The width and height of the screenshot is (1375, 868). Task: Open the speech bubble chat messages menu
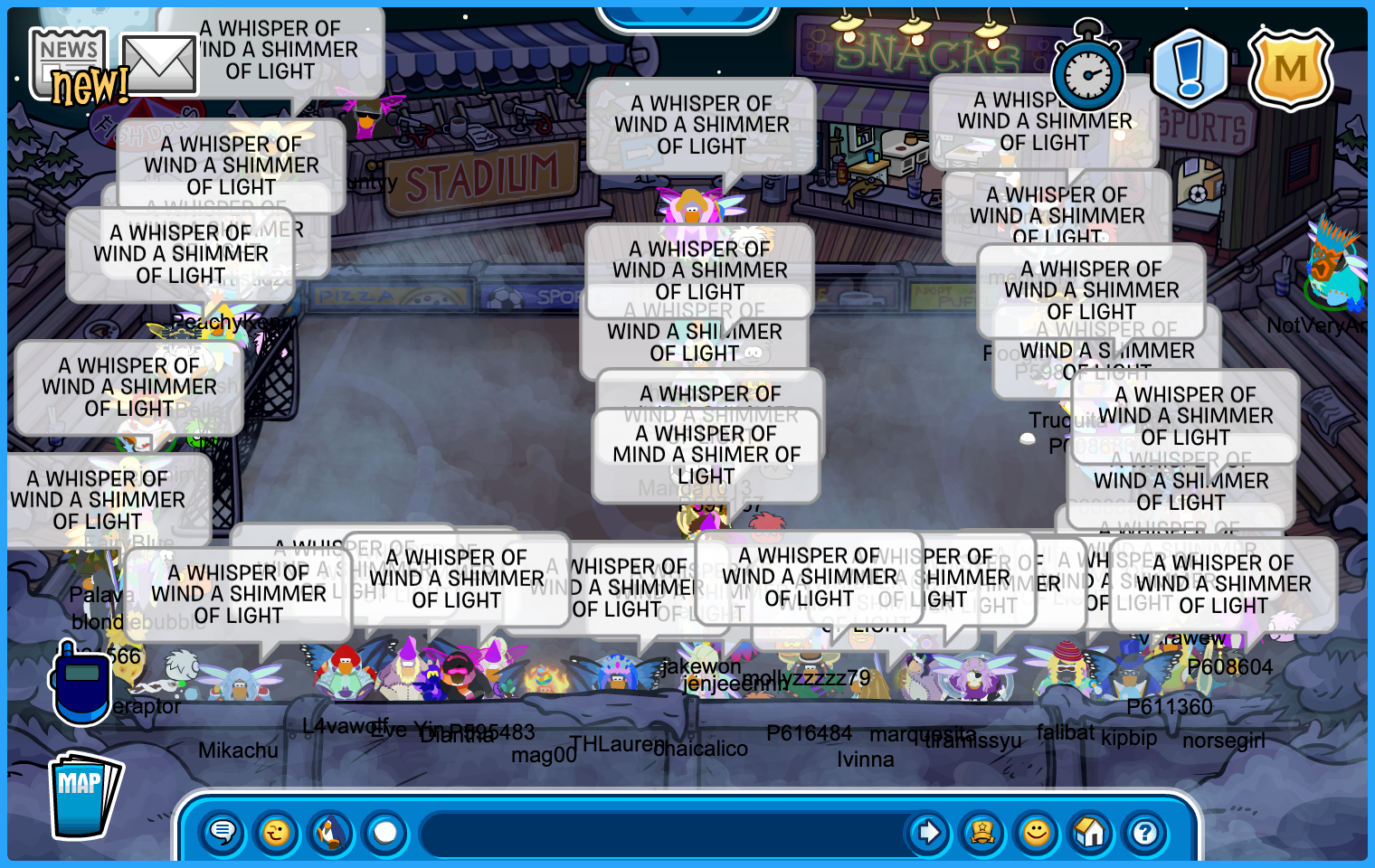tap(223, 832)
